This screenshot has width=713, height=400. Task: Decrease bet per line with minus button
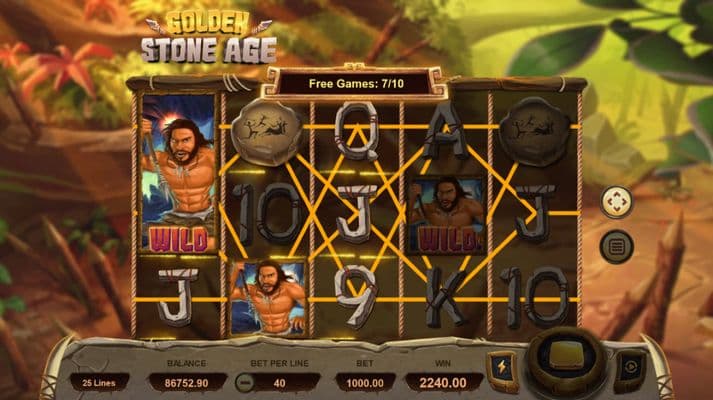pyautogui.click(x=243, y=381)
